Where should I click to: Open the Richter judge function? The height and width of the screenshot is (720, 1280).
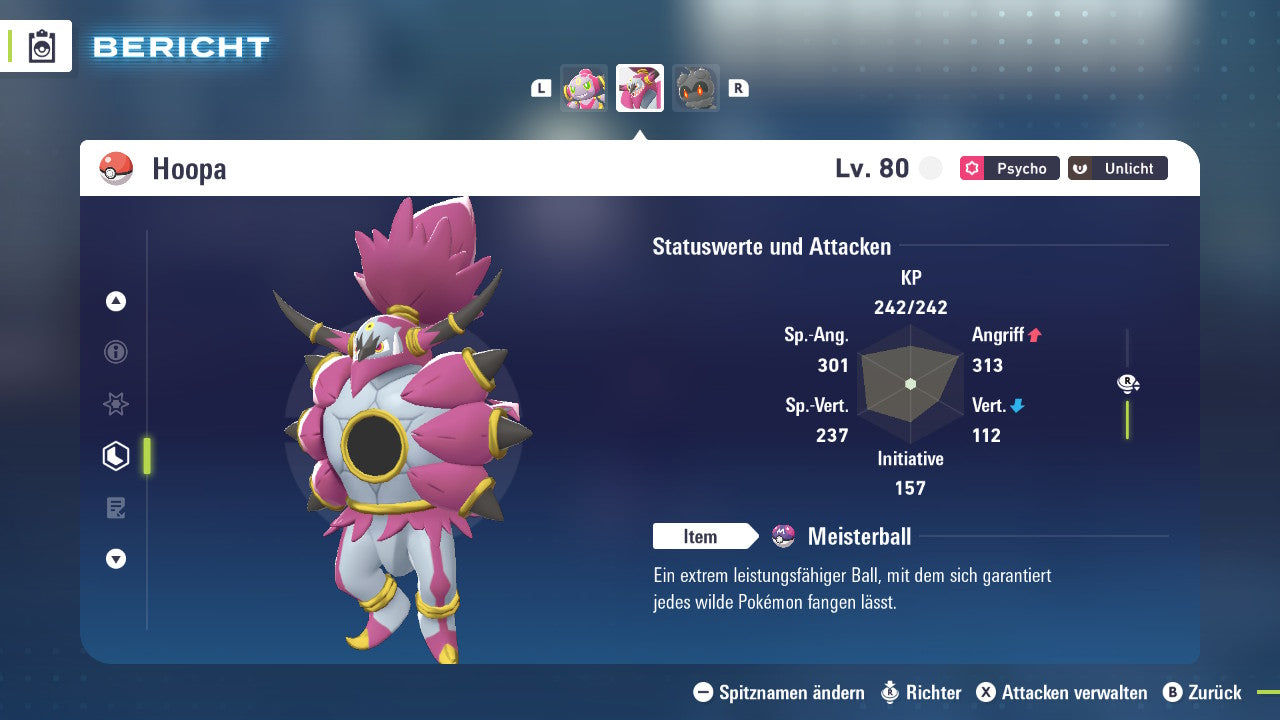(x=921, y=692)
